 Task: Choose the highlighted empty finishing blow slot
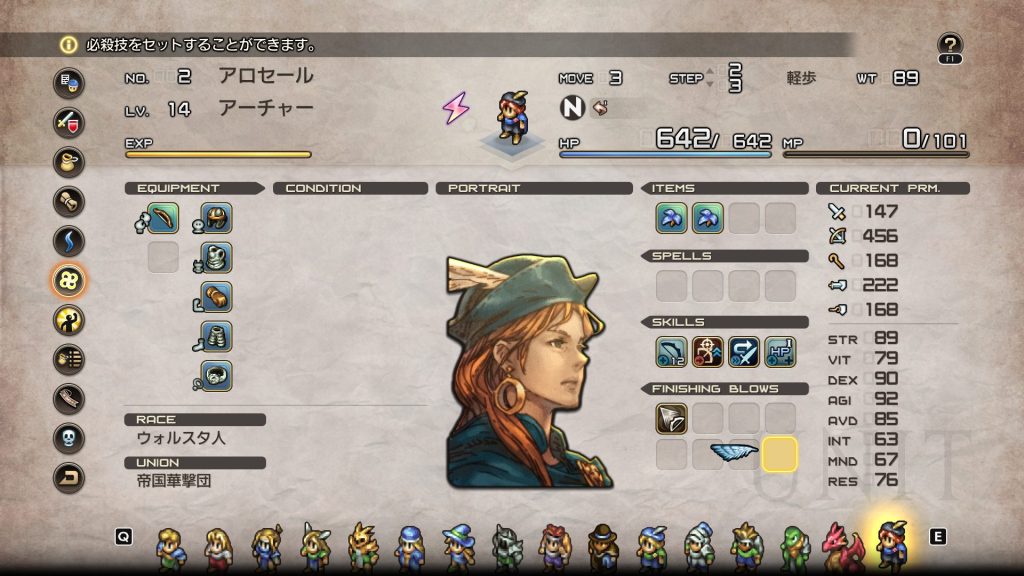pos(779,454)
